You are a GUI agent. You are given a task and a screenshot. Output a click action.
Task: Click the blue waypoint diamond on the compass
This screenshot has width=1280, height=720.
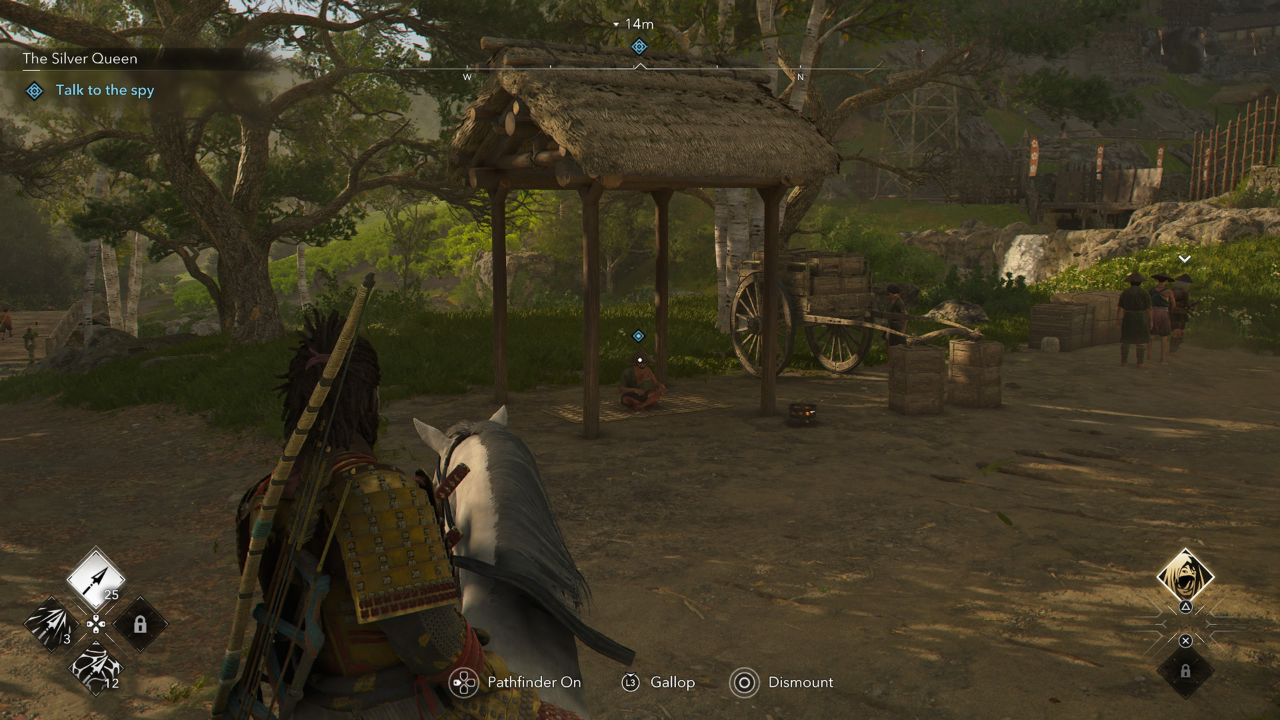[638, 46]
